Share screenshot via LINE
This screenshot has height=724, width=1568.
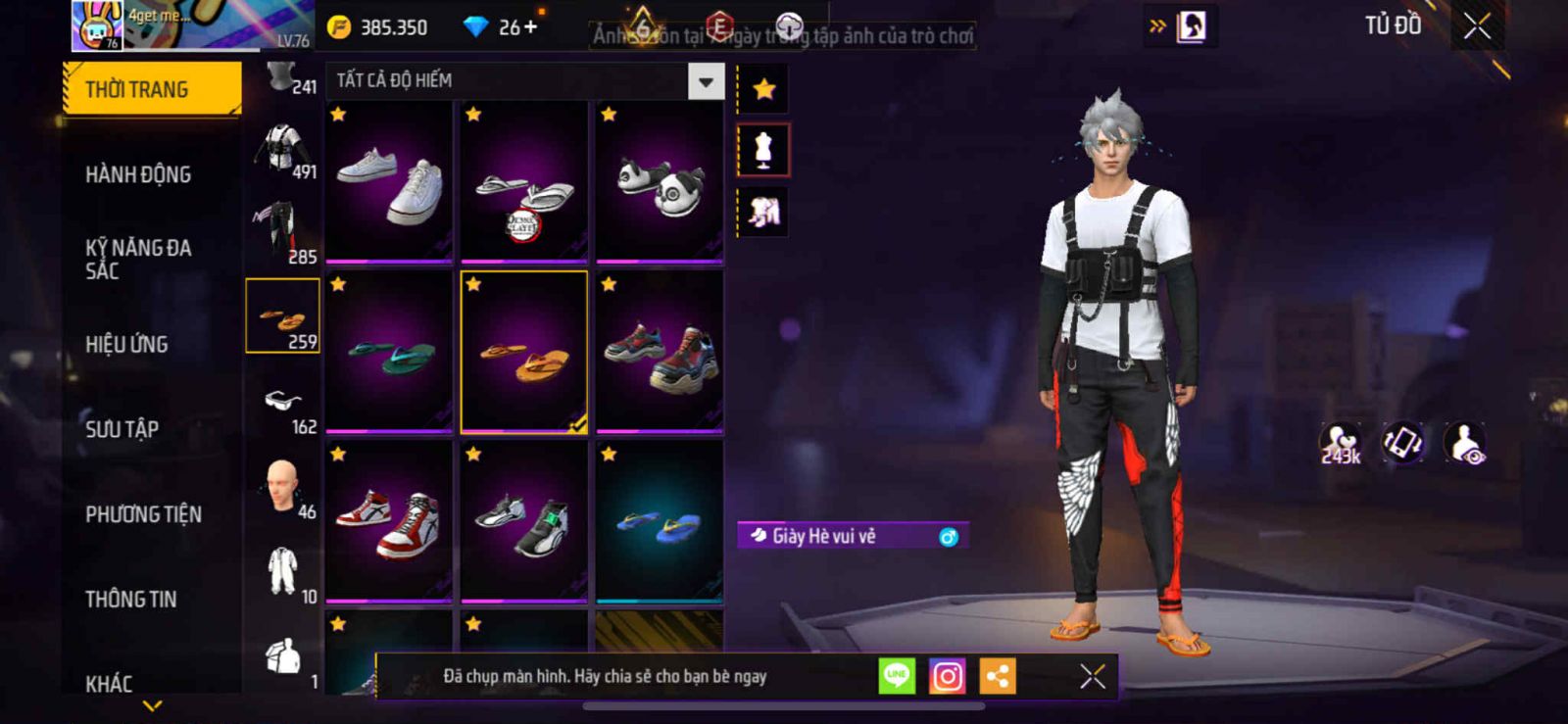point(897,676)
